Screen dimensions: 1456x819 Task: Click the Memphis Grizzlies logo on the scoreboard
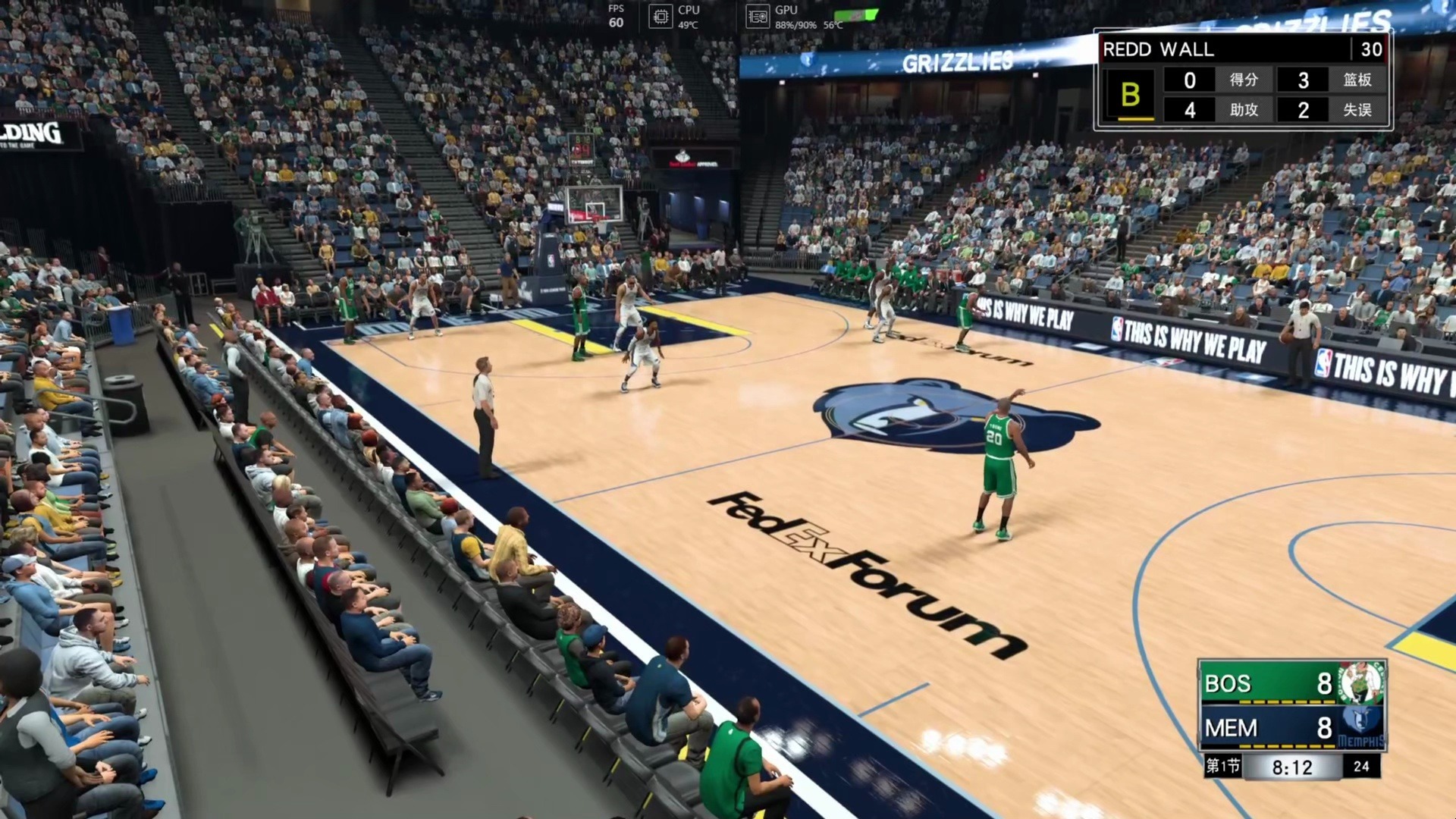tap(1361, 726)
